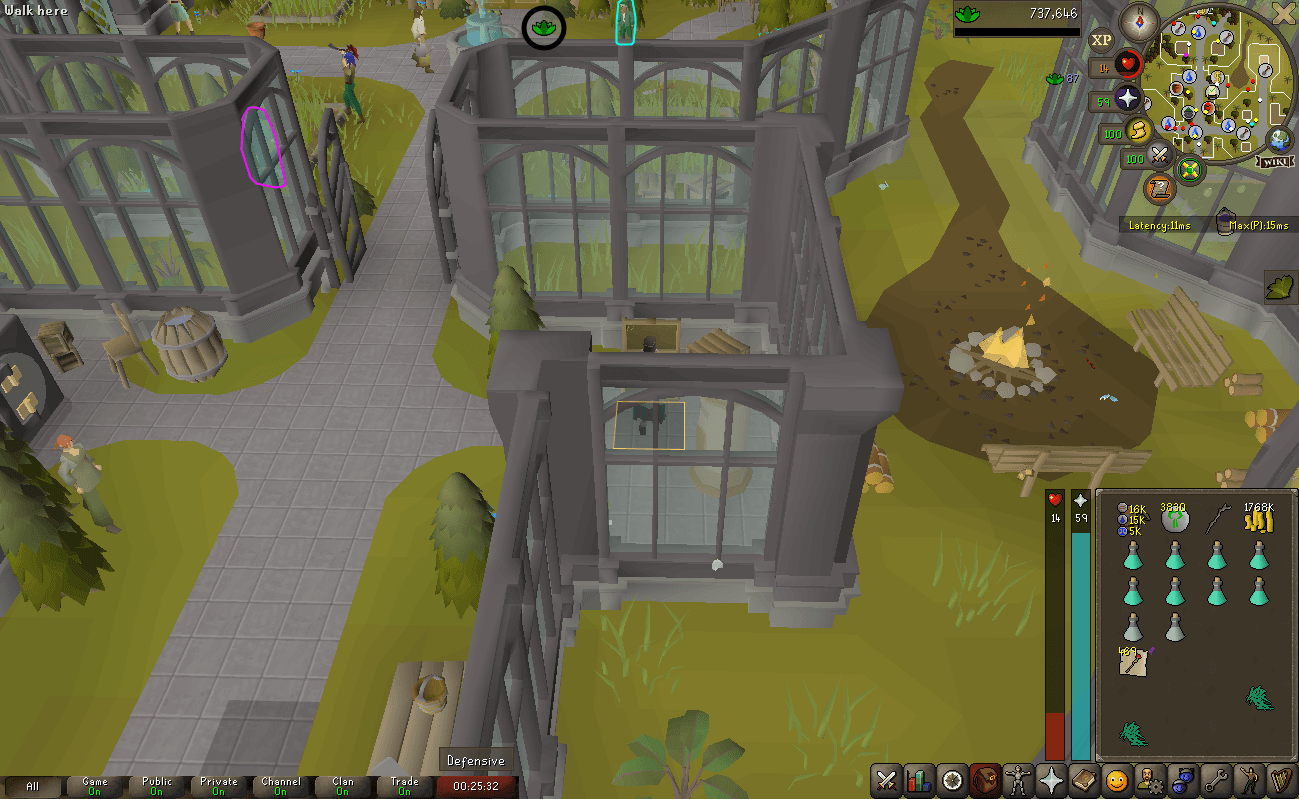Open the Inventory backpack tab
Screen dimensions: 1299x799
[x=986, y=780]
